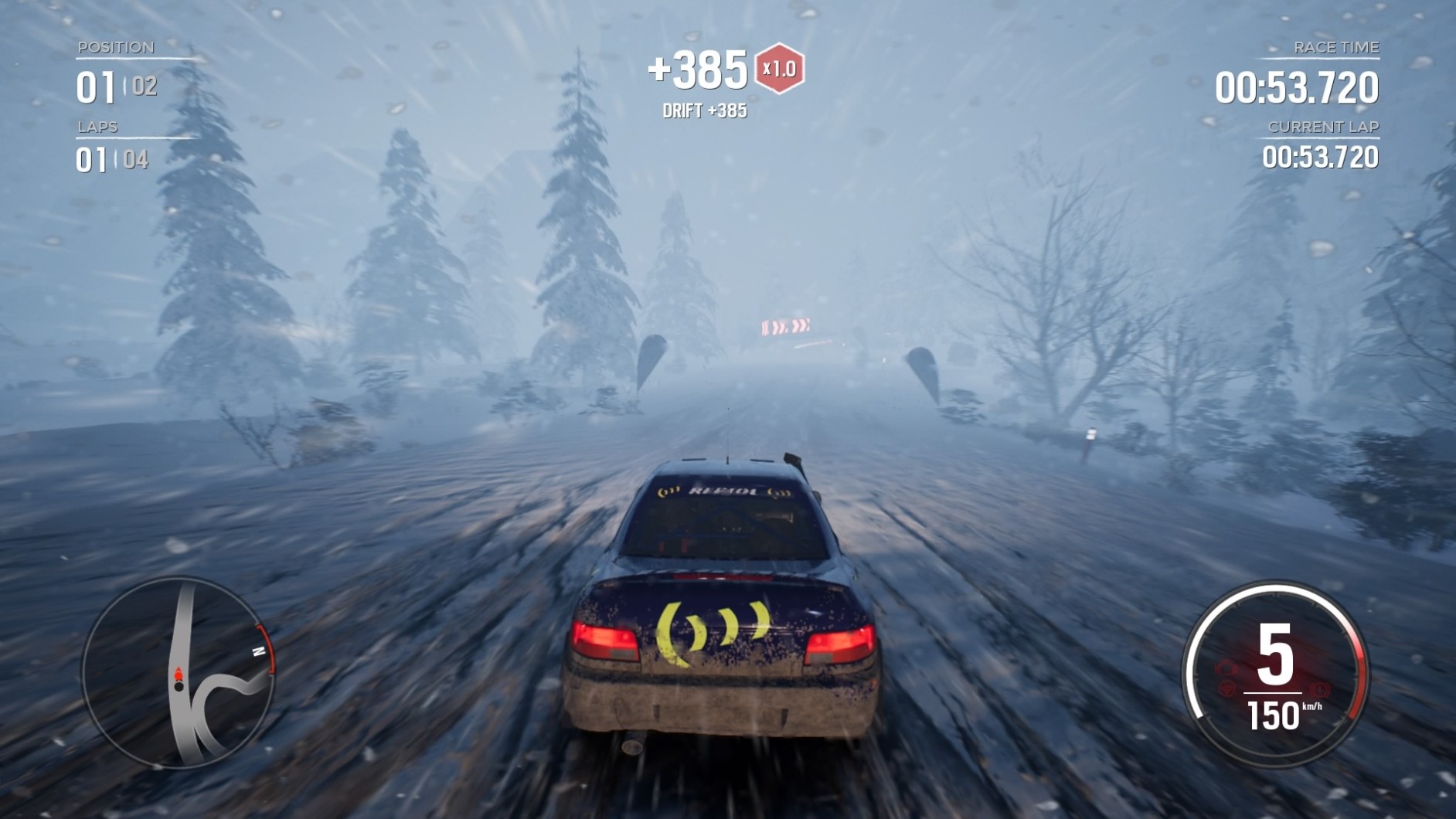Click the compass N marker on the minimap
Screen dimensions: 1456x819
[259, 651]
